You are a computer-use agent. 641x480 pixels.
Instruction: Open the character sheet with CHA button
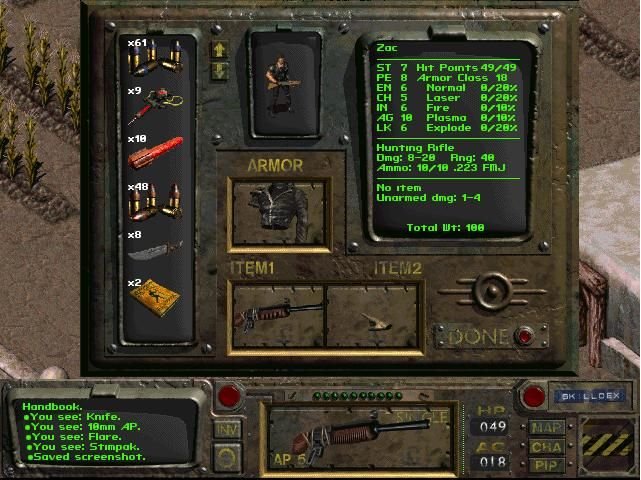[546, 447]
